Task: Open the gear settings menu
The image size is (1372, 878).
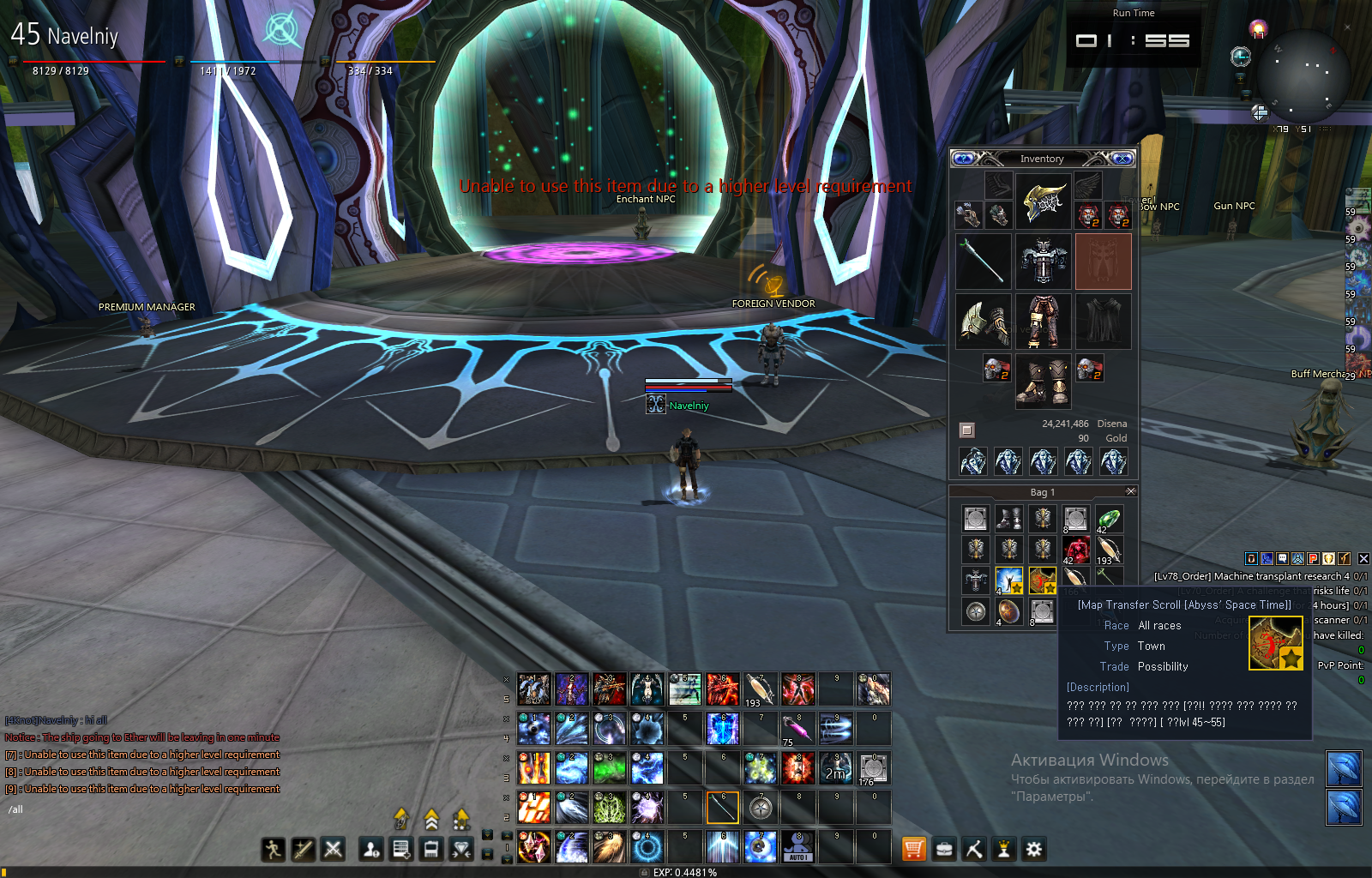Action: tap(1034, 849)
